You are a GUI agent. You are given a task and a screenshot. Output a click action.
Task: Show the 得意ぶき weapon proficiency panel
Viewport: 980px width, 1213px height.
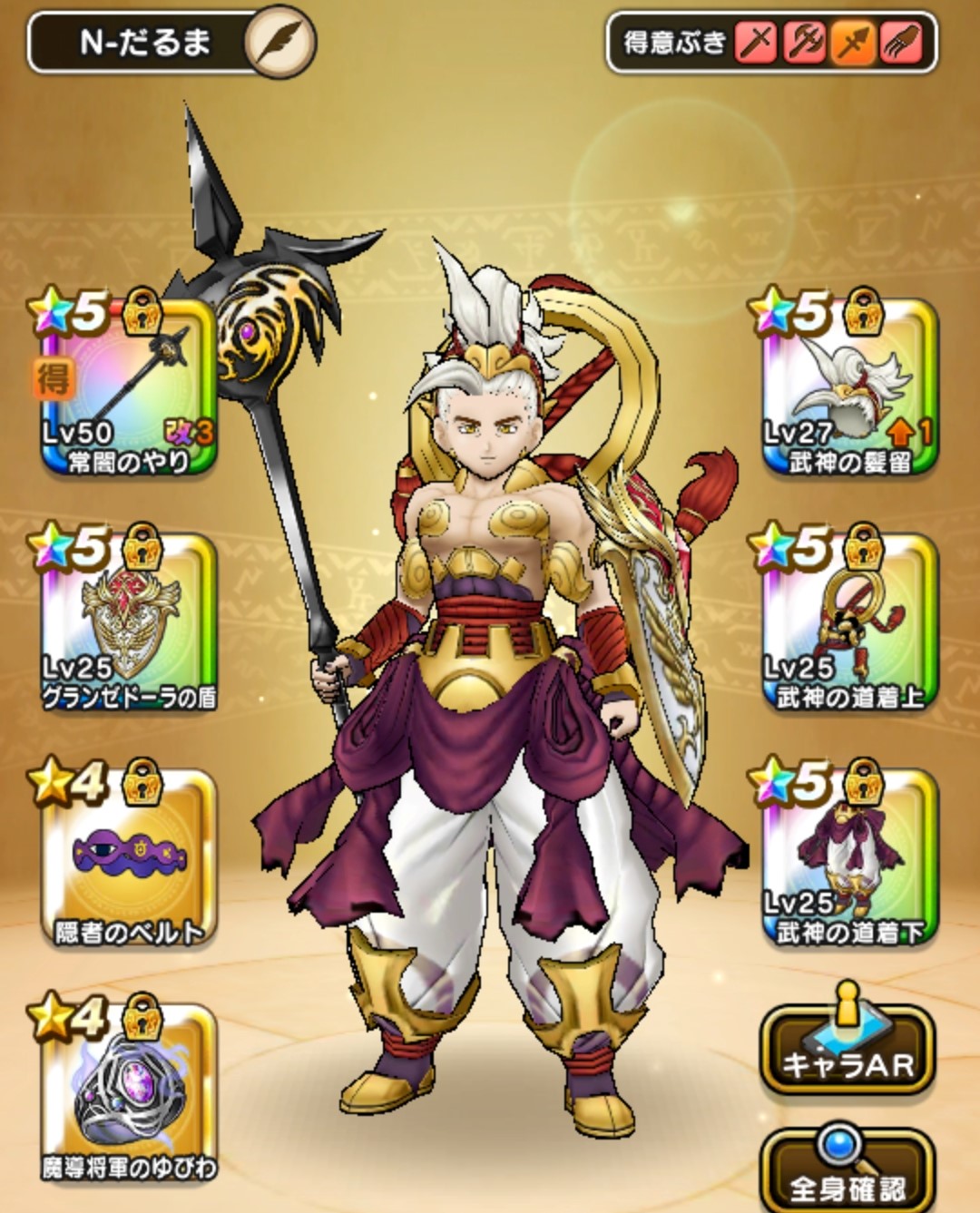[771, 42]
